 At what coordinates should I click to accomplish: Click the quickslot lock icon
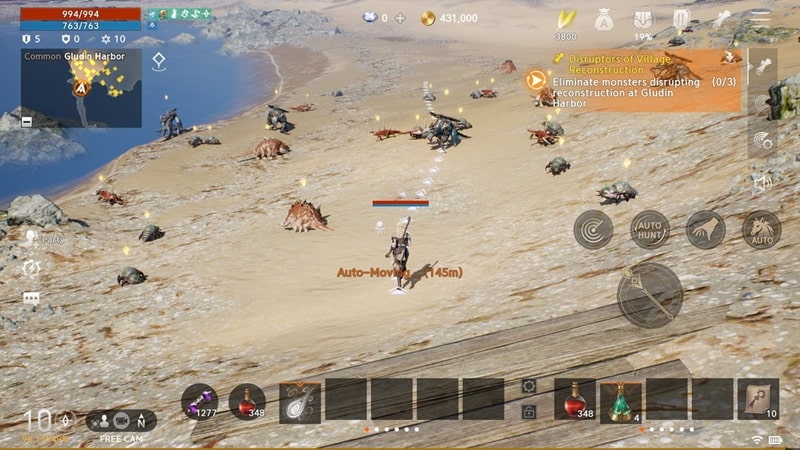(529, 412)
